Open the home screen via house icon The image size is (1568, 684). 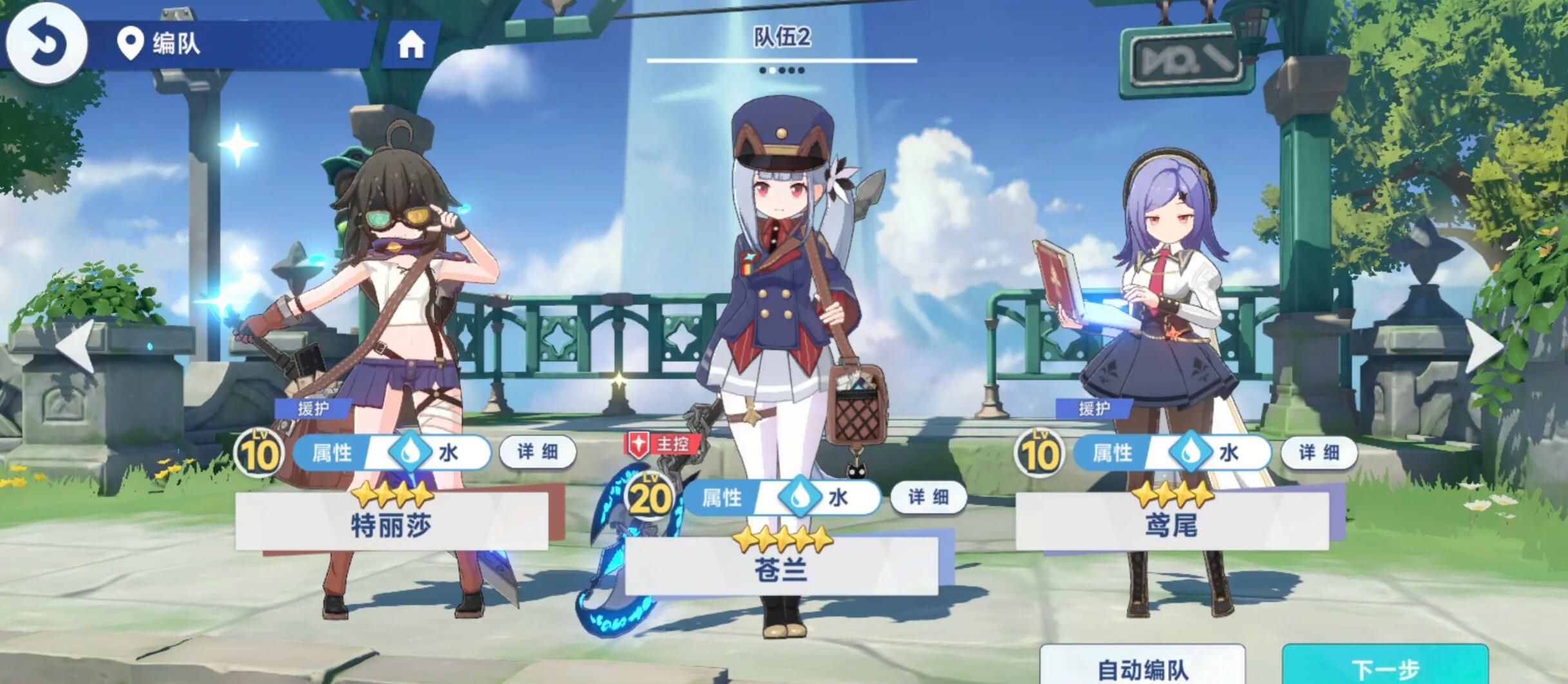click(x=411, y=44)
